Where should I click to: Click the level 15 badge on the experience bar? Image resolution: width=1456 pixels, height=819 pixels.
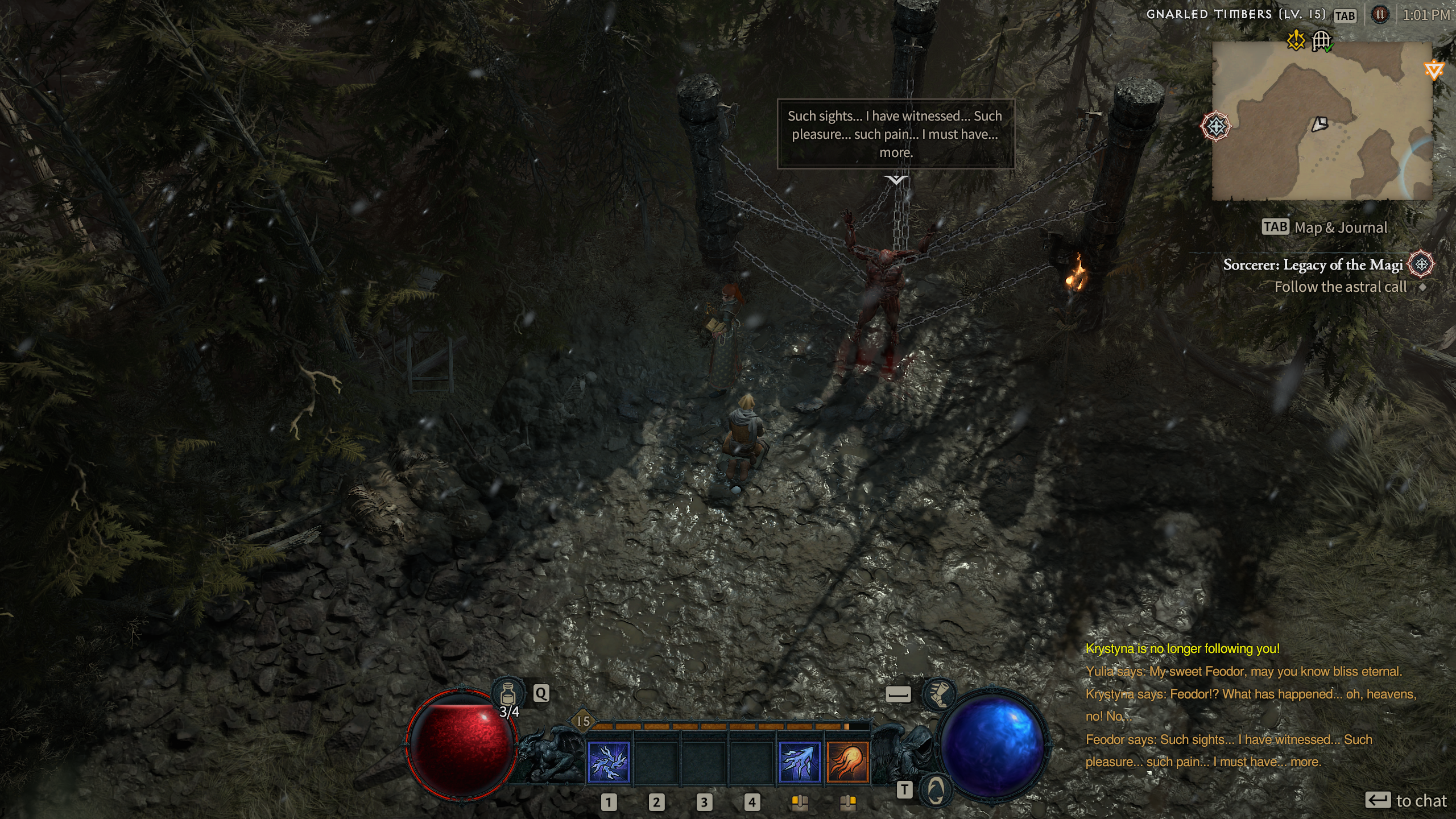[x=583, y=721]
